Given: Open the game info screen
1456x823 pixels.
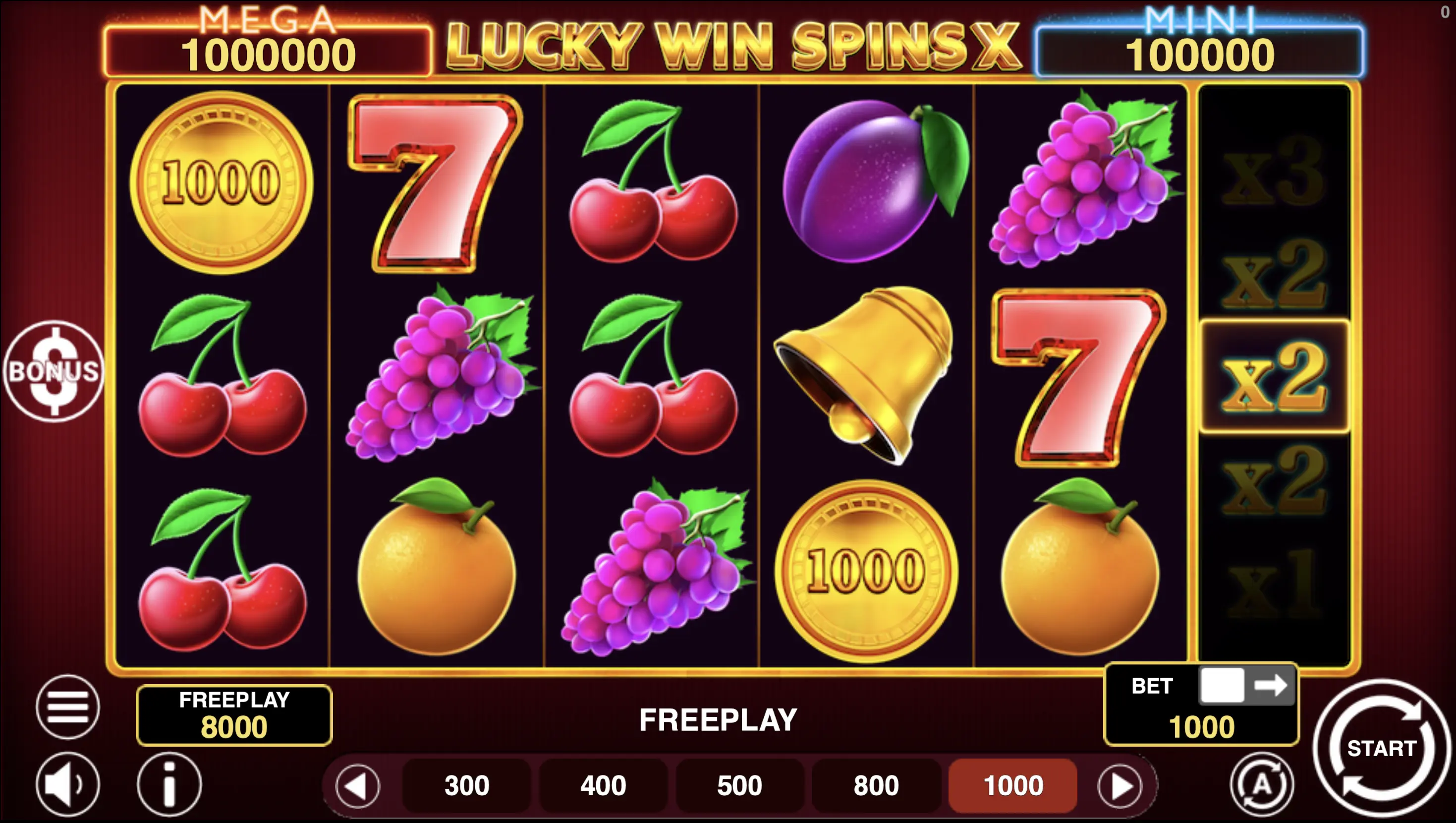Looking at the screenshot, I should click(x=169, y=785).
